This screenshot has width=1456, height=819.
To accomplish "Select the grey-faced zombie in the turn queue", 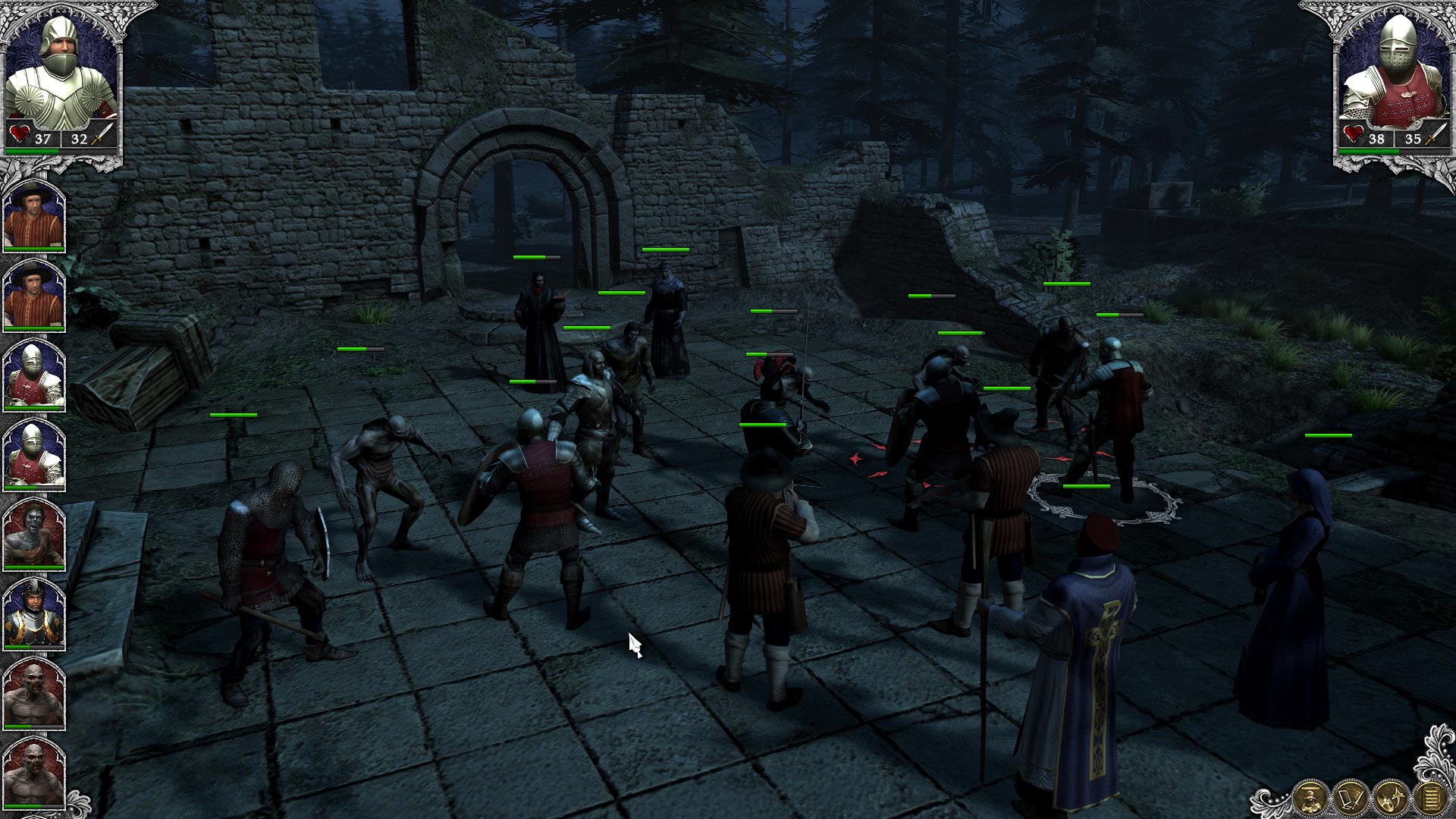I will click(34, 534).
